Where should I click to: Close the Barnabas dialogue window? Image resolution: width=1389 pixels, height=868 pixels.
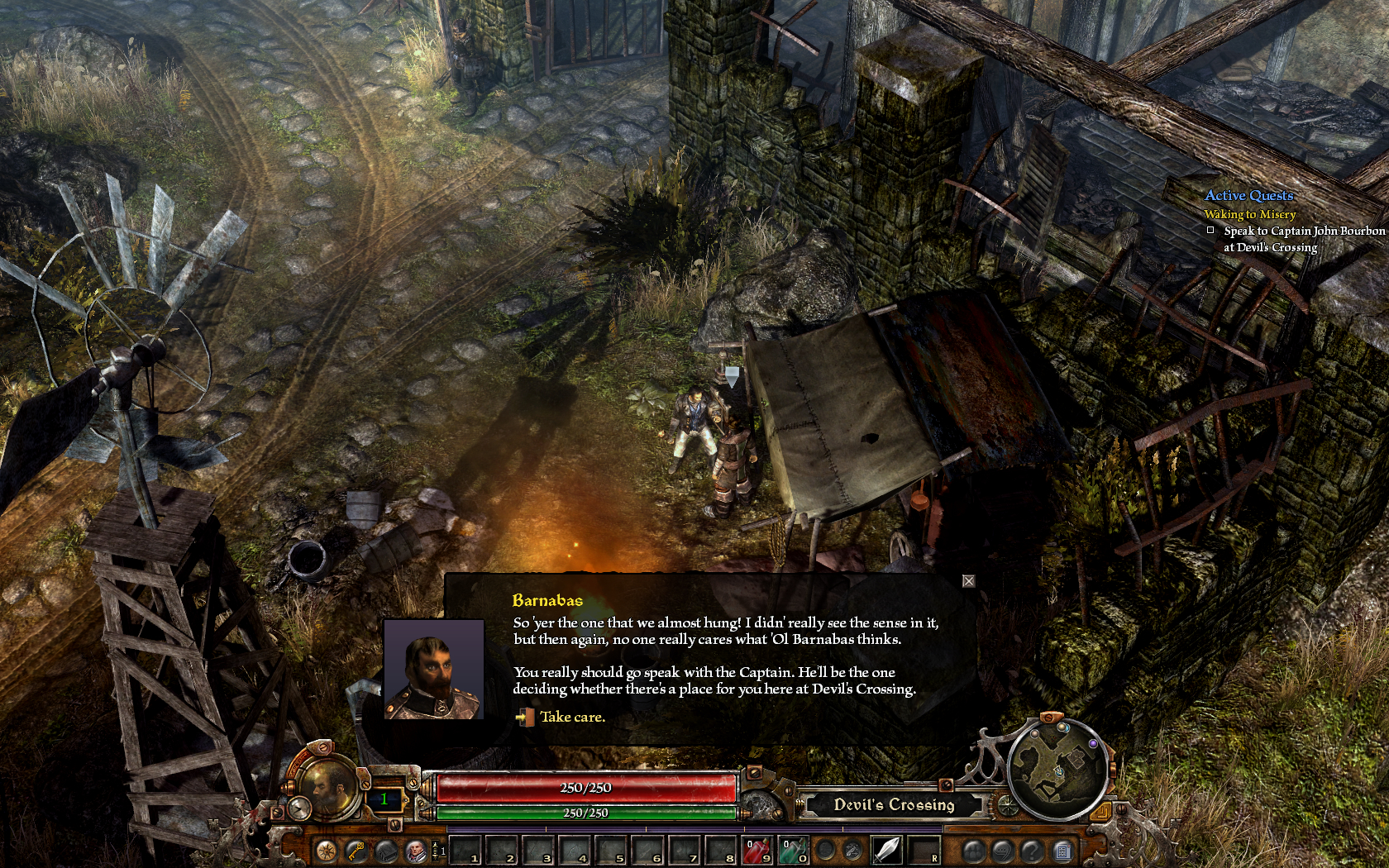pyautogui.click(x=968, y=581)
